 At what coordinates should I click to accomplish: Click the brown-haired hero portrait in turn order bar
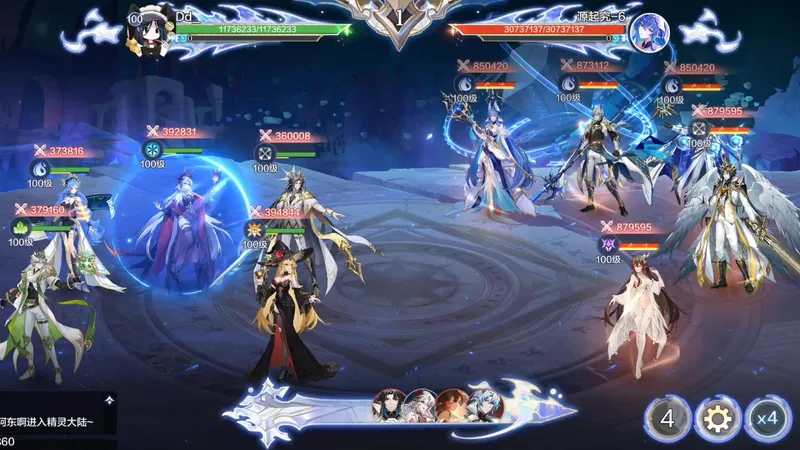pyautogui.click(x=451, y=404)
